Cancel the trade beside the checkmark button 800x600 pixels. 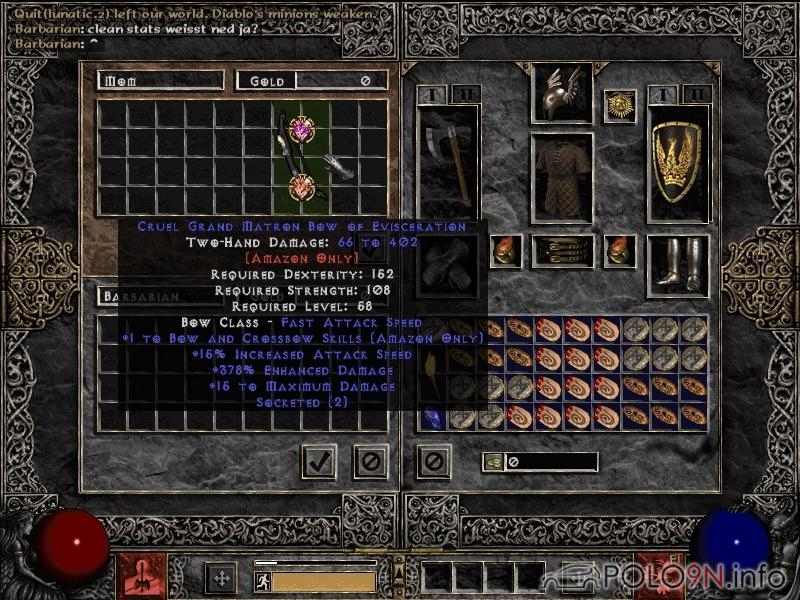click(x=371, y=461)
